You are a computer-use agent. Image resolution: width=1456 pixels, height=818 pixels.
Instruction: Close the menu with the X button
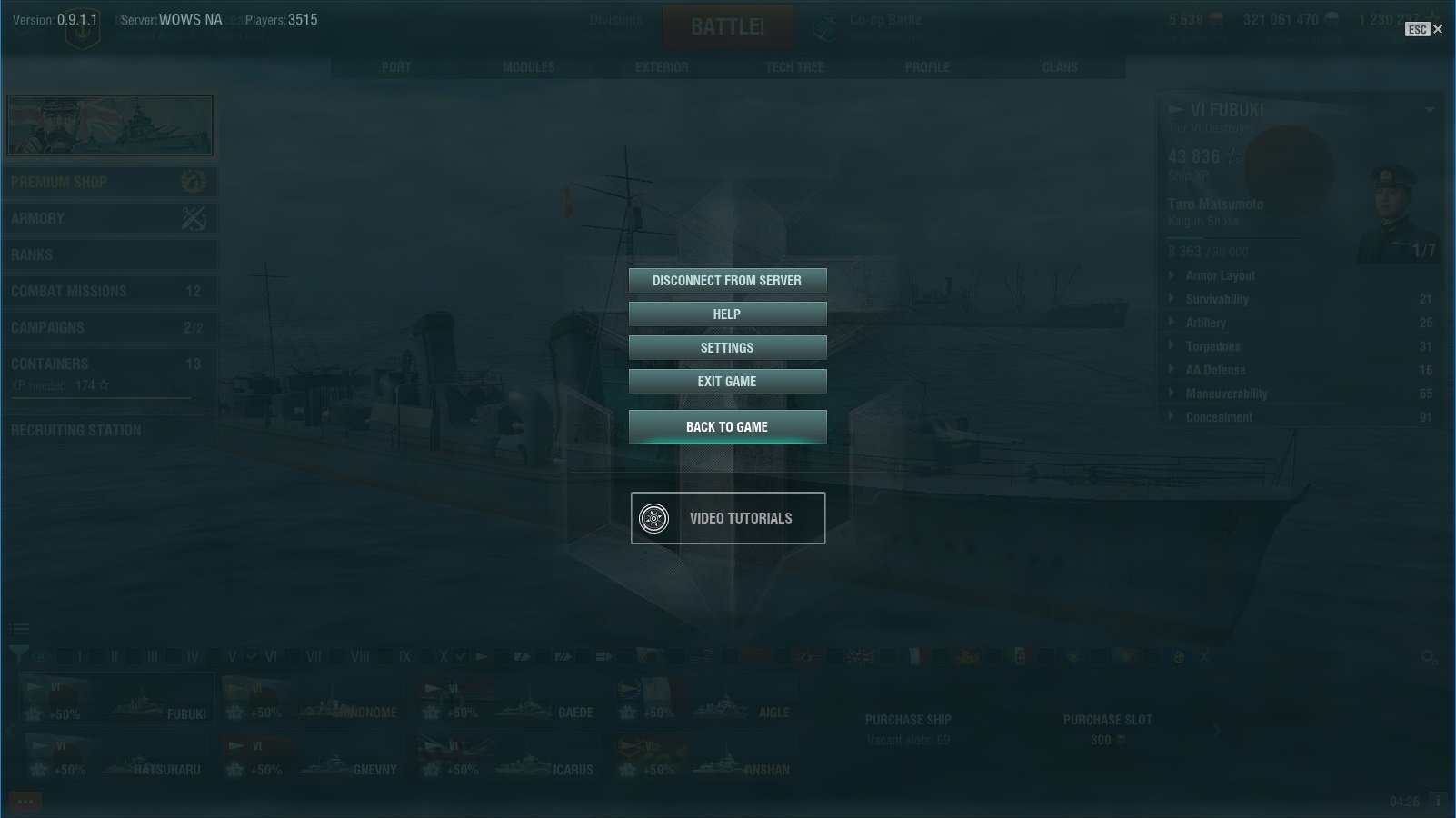(x=1438, y=29)
